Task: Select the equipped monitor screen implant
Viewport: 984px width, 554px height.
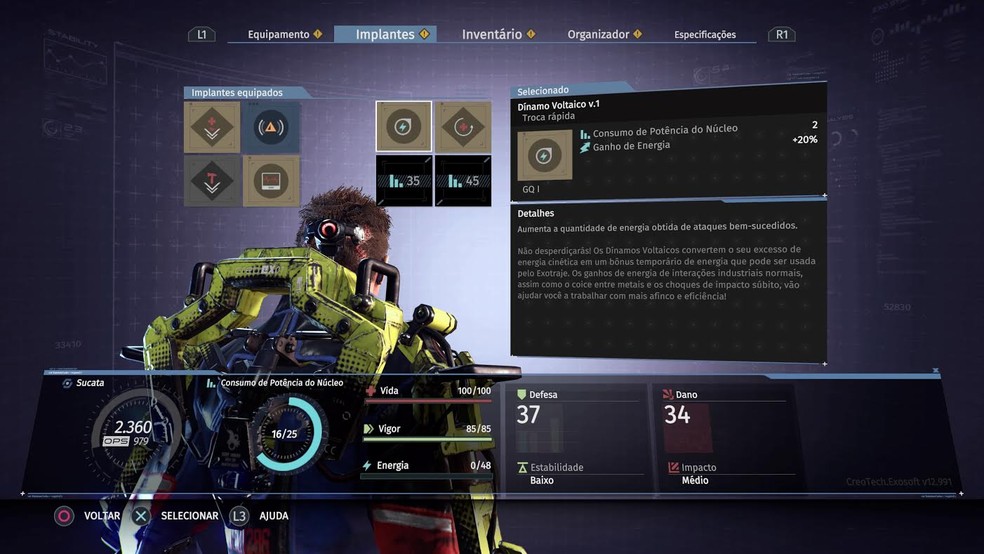Action: [x=271, y=181]
